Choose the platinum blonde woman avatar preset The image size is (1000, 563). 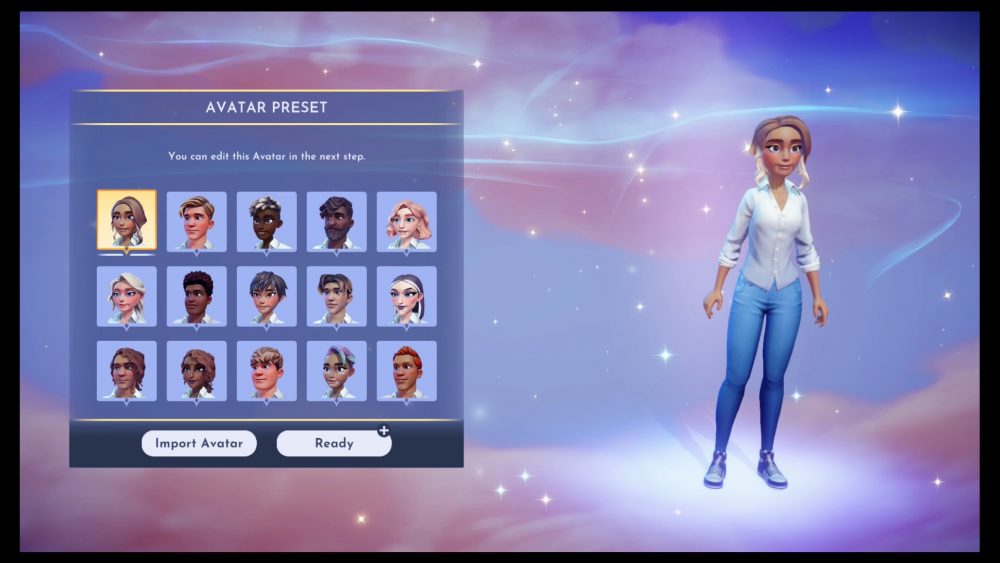click(x=126, y=295)
